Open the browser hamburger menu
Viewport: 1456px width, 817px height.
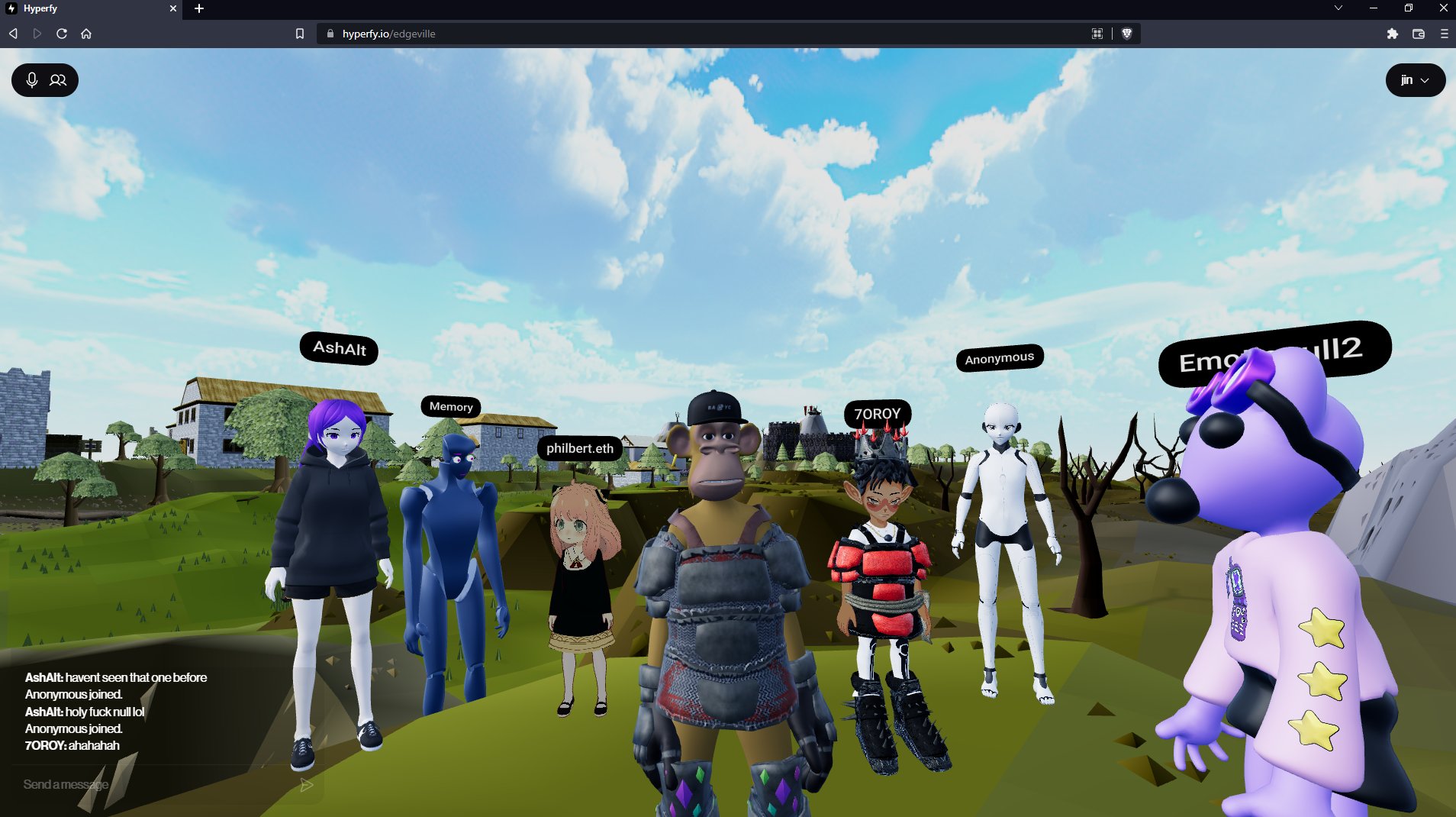click(x=1443, y=33)
